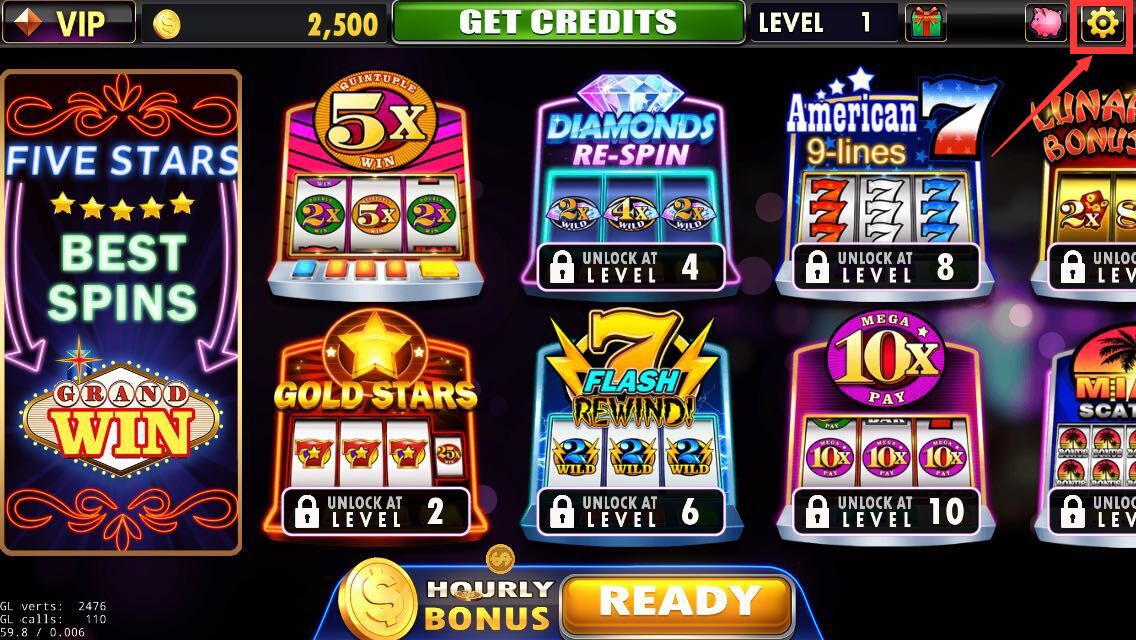Open settings with the gear icon
The width and height of the screenshot is (1136, 640).
pyautogui.click(x=1102, y=22)
